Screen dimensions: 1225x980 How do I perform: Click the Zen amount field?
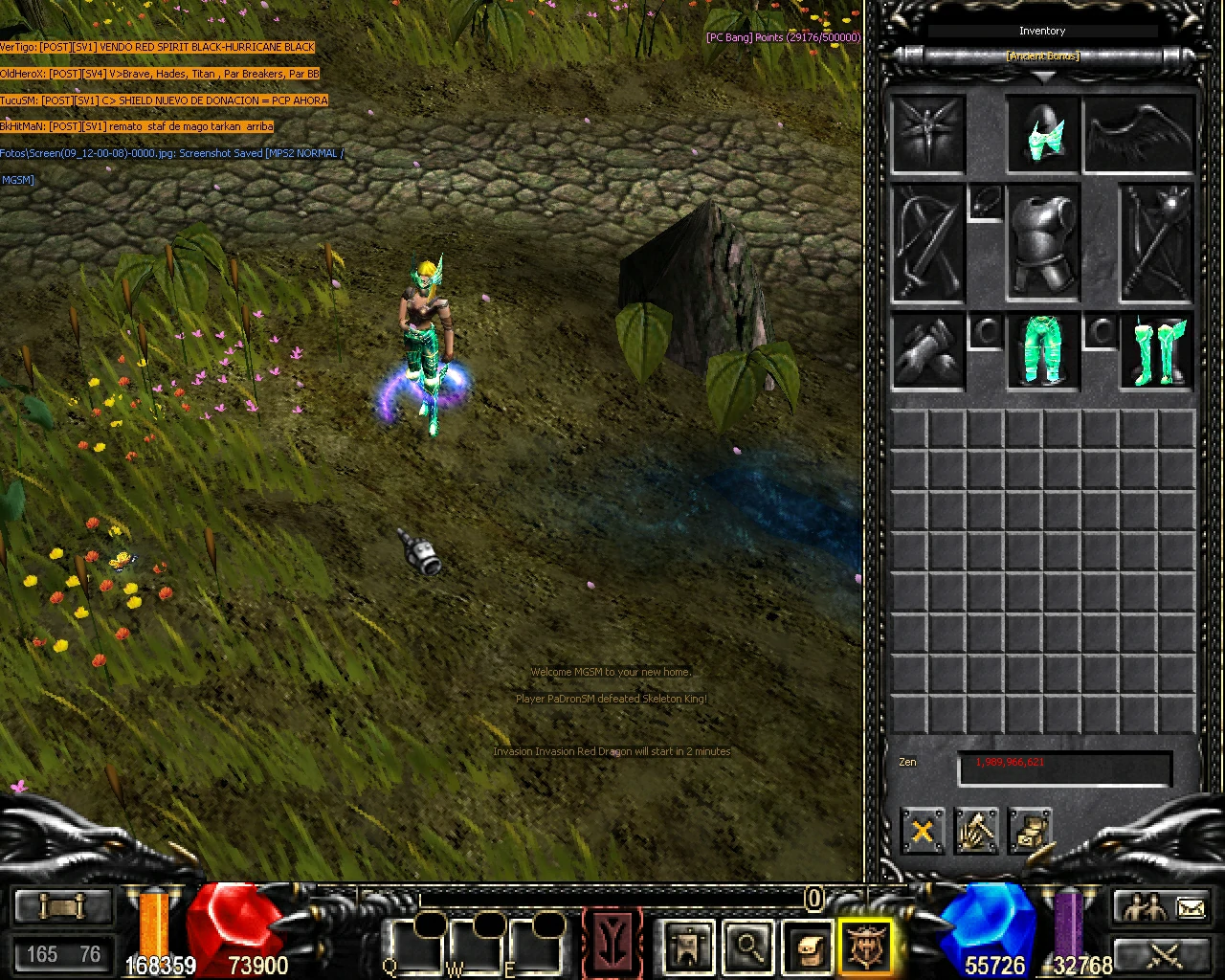point(1064,767)
